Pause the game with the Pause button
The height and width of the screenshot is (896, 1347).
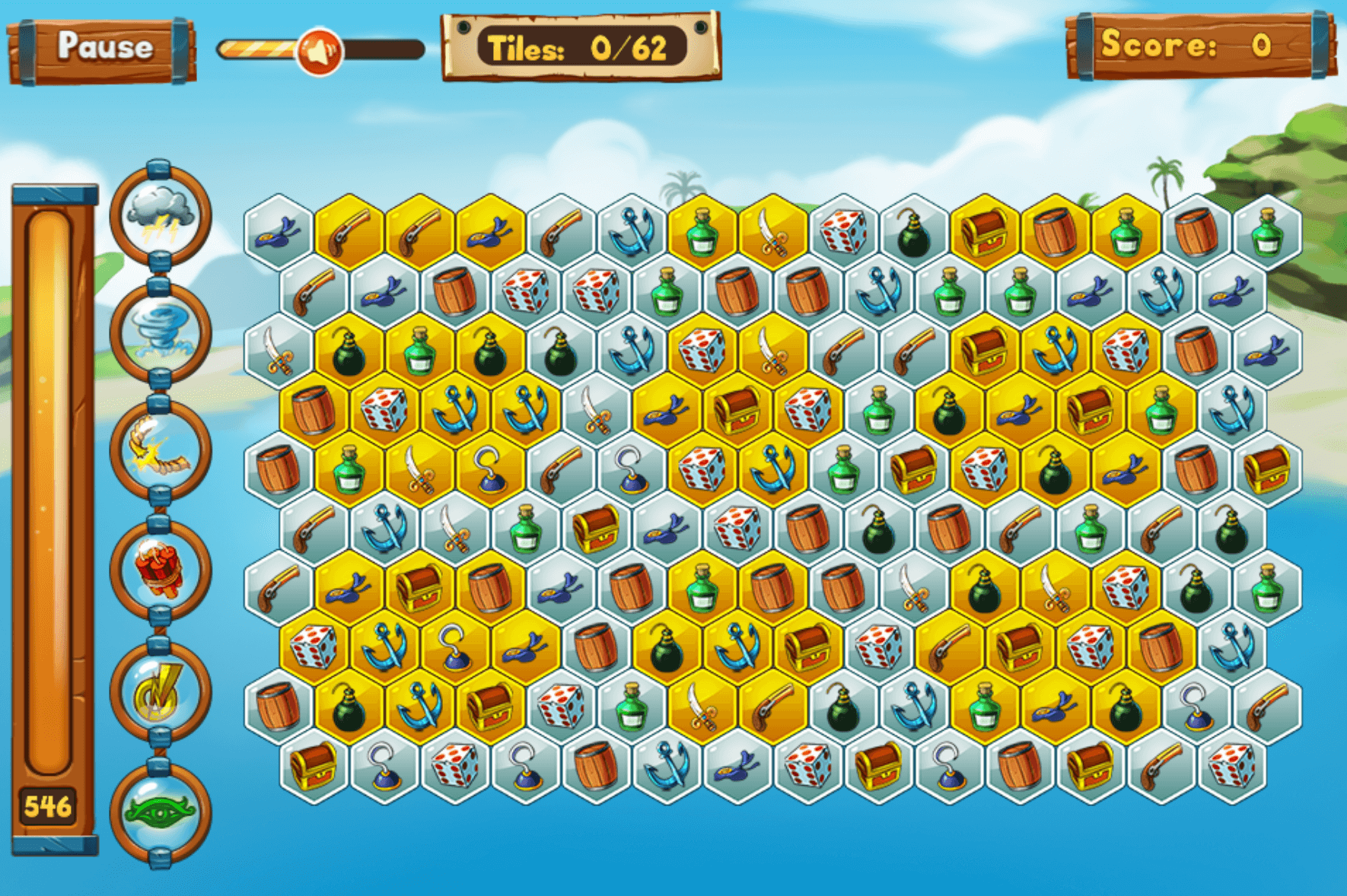103,49
